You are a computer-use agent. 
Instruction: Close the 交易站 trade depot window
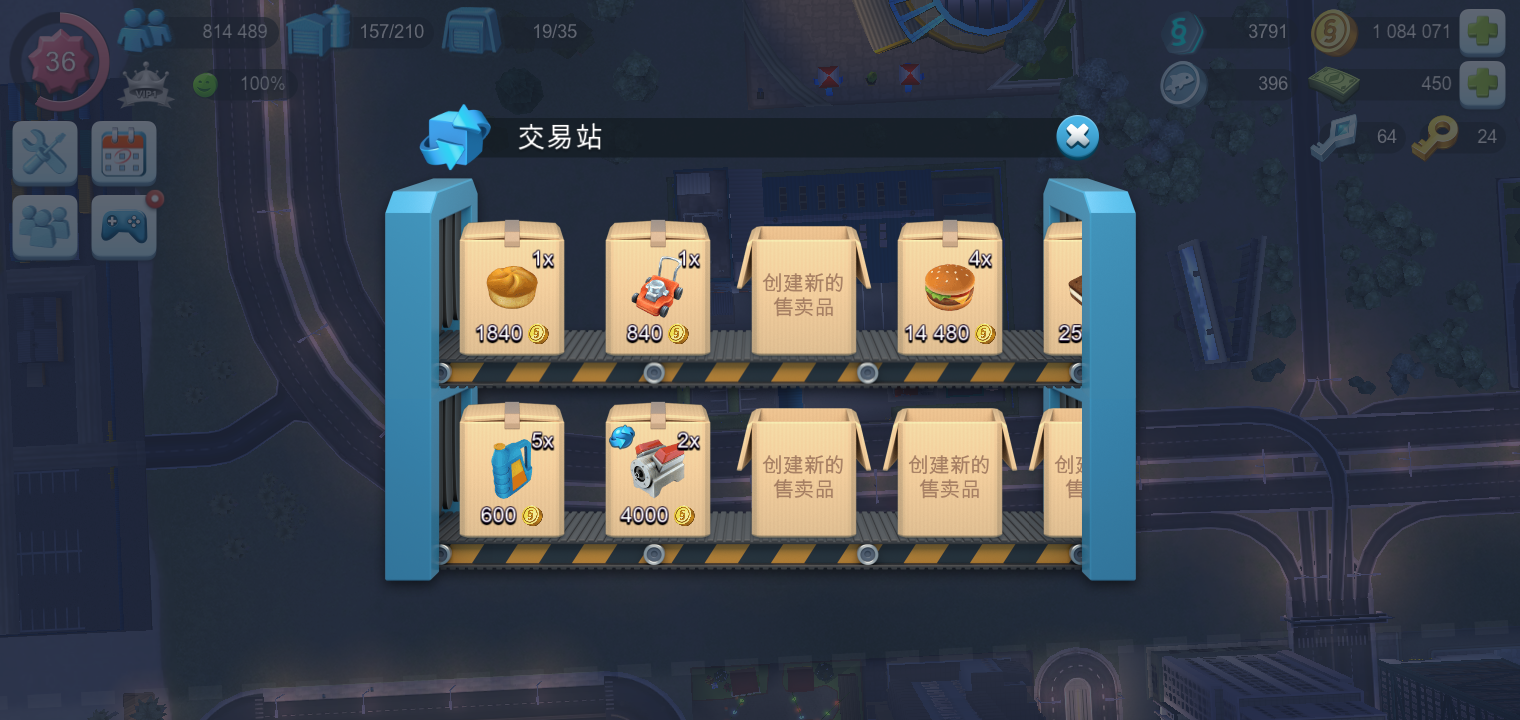click(x=1076, y=136)
